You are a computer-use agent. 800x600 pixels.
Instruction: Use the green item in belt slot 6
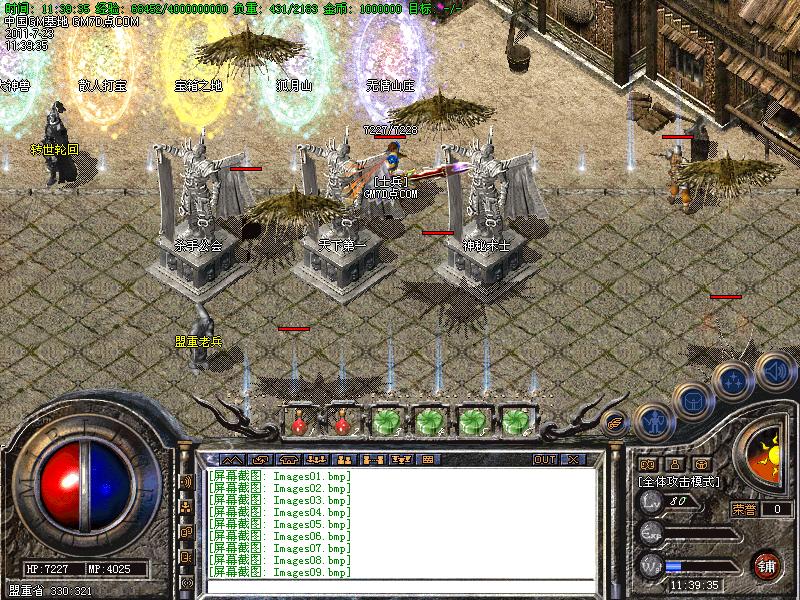coord(514,421)
